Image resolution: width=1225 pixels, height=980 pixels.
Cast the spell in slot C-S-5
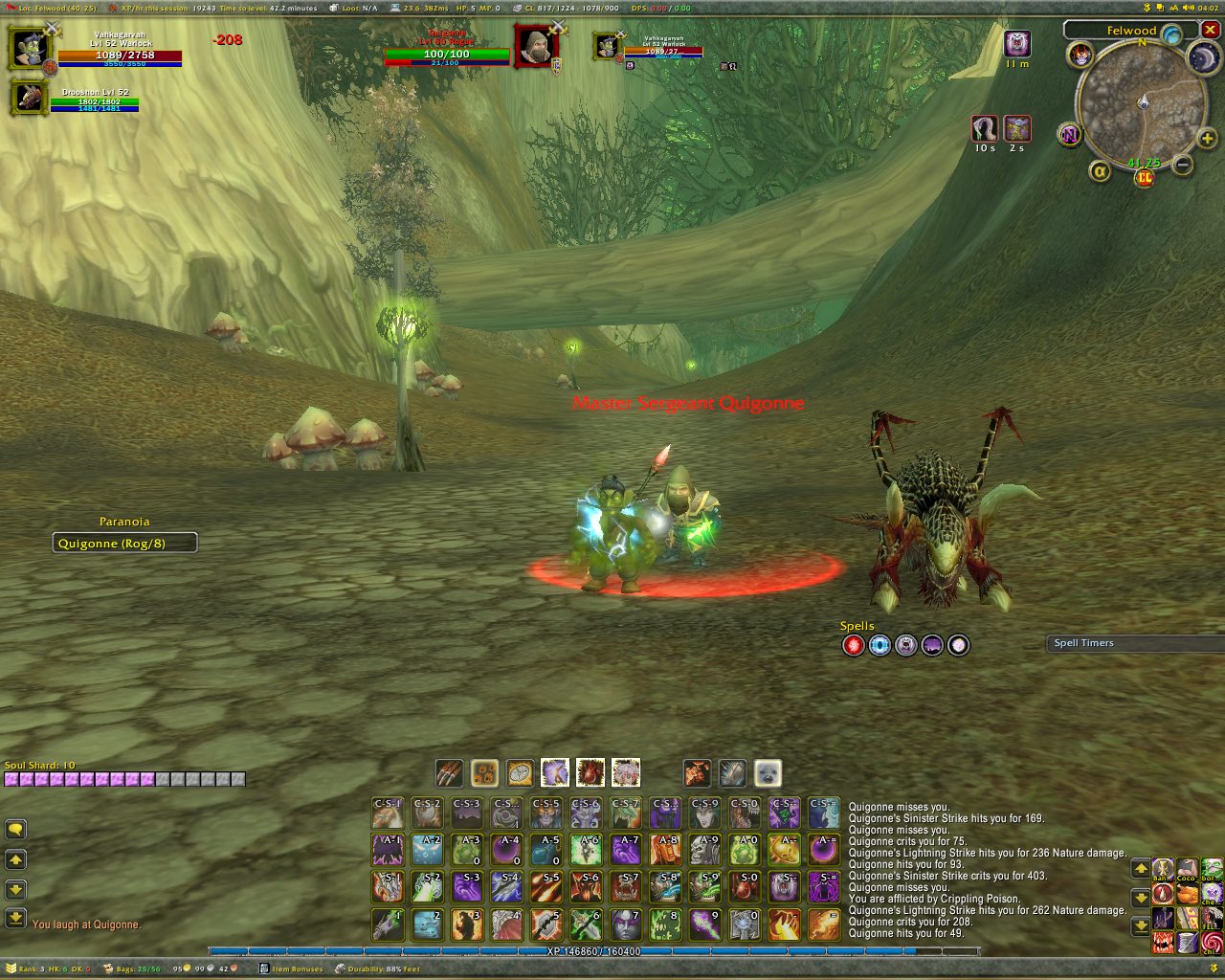pyautogui.click(x=546, y=813)
